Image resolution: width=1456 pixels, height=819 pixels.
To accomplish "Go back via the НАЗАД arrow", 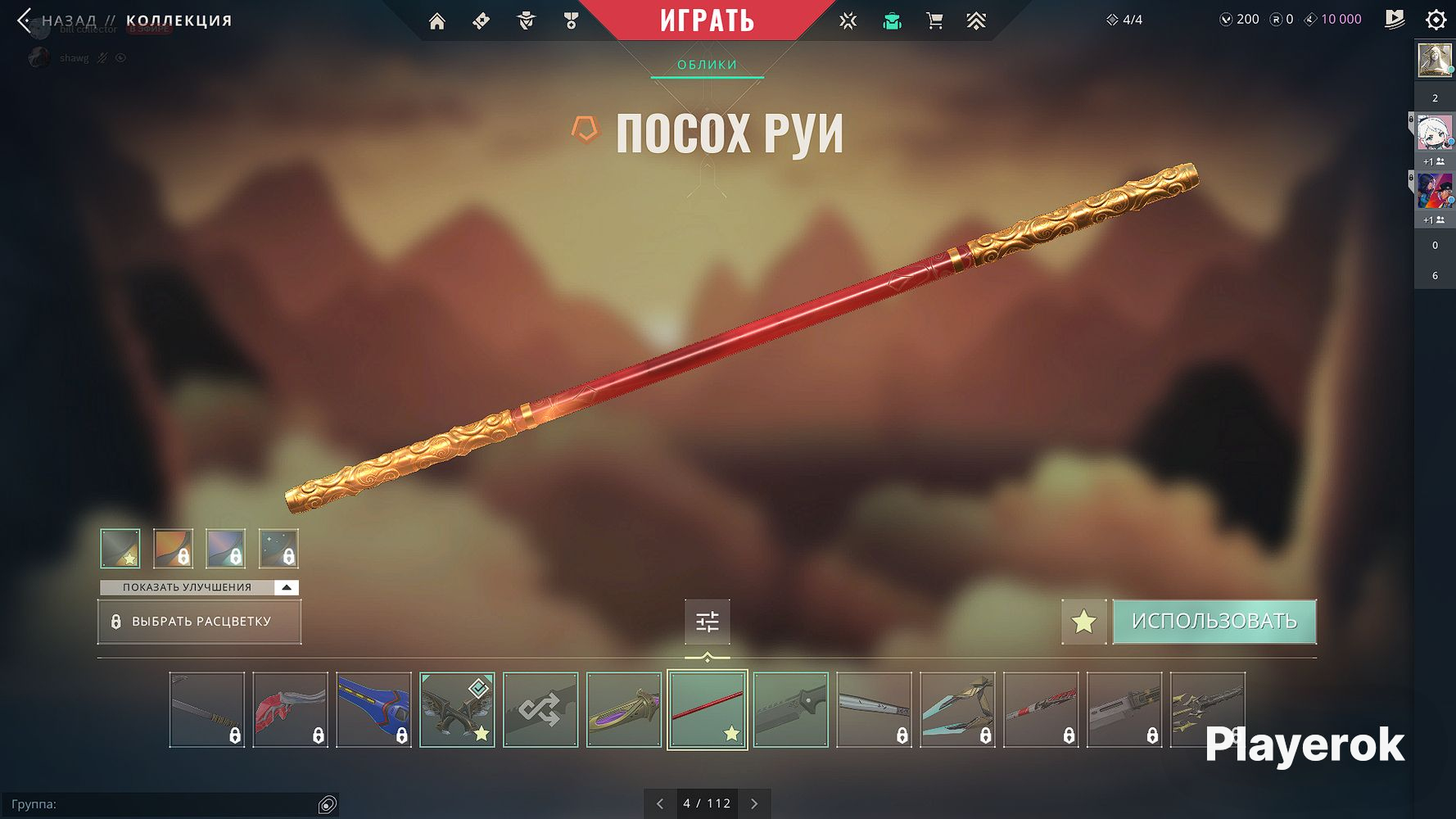I will (26, 20).
